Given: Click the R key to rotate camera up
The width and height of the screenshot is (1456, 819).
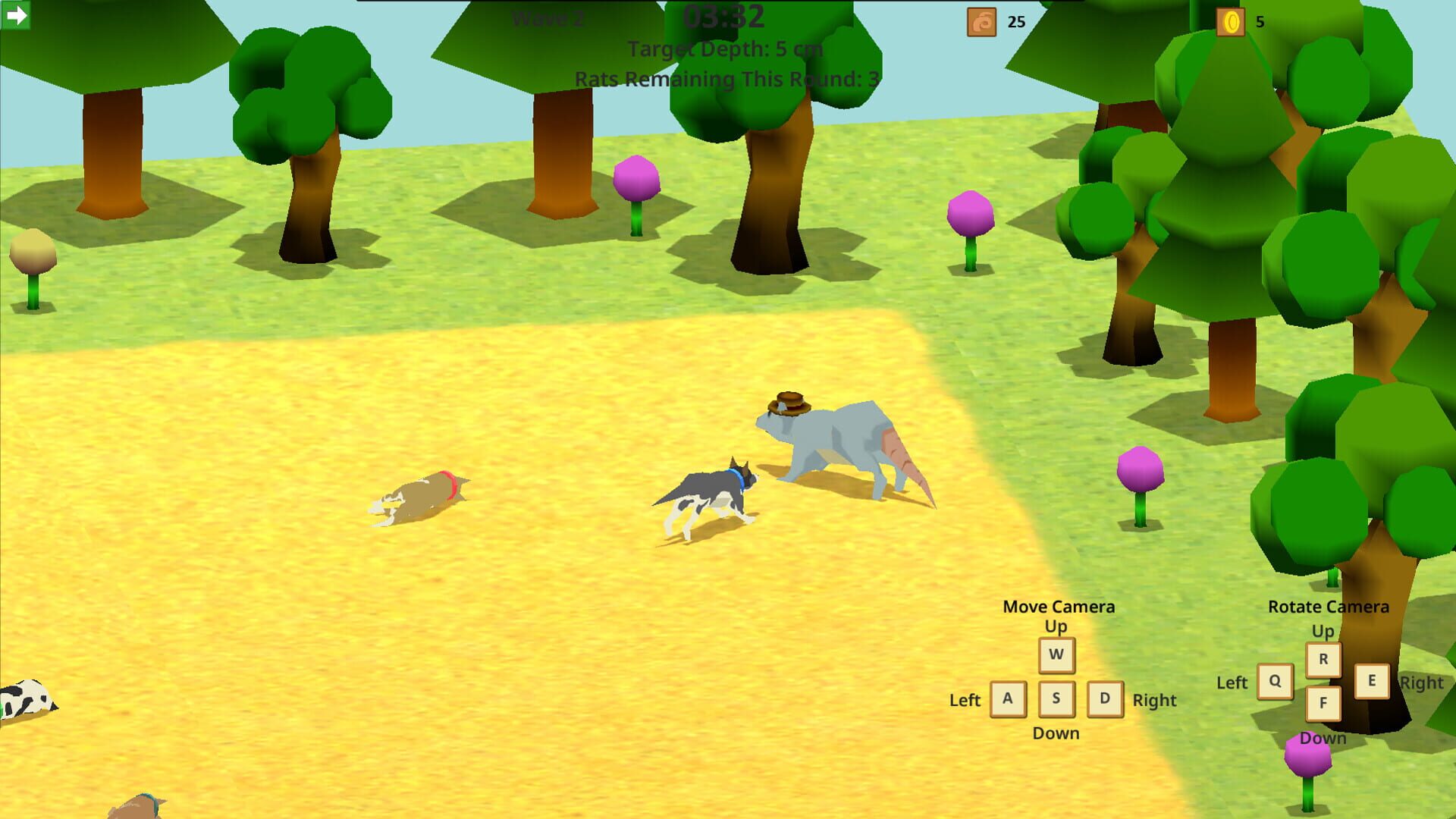Looking at the screenshot, I should [1324, 661].
